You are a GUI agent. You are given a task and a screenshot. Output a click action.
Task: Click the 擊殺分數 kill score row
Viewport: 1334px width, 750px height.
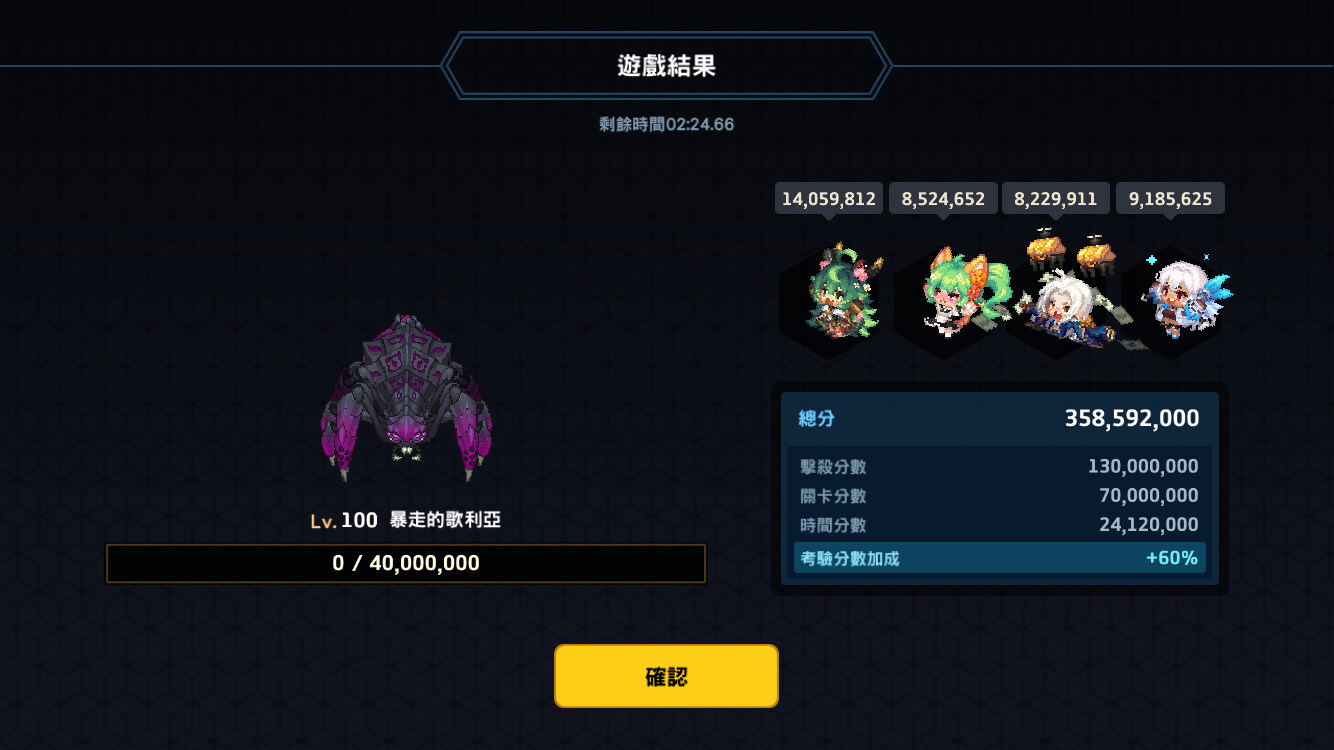tap(1000, 466)
